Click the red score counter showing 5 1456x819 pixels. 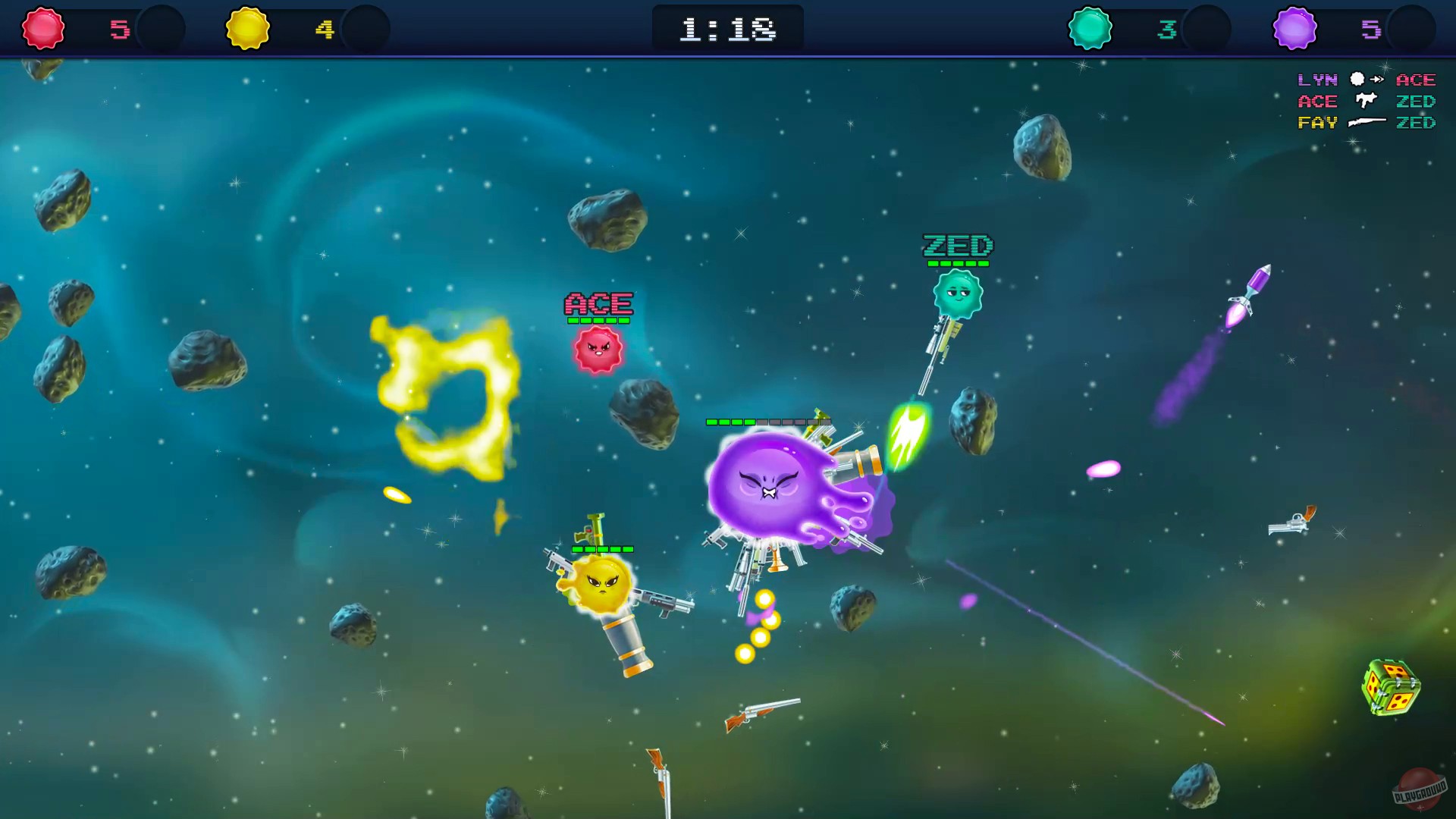(x=118, y=29)
